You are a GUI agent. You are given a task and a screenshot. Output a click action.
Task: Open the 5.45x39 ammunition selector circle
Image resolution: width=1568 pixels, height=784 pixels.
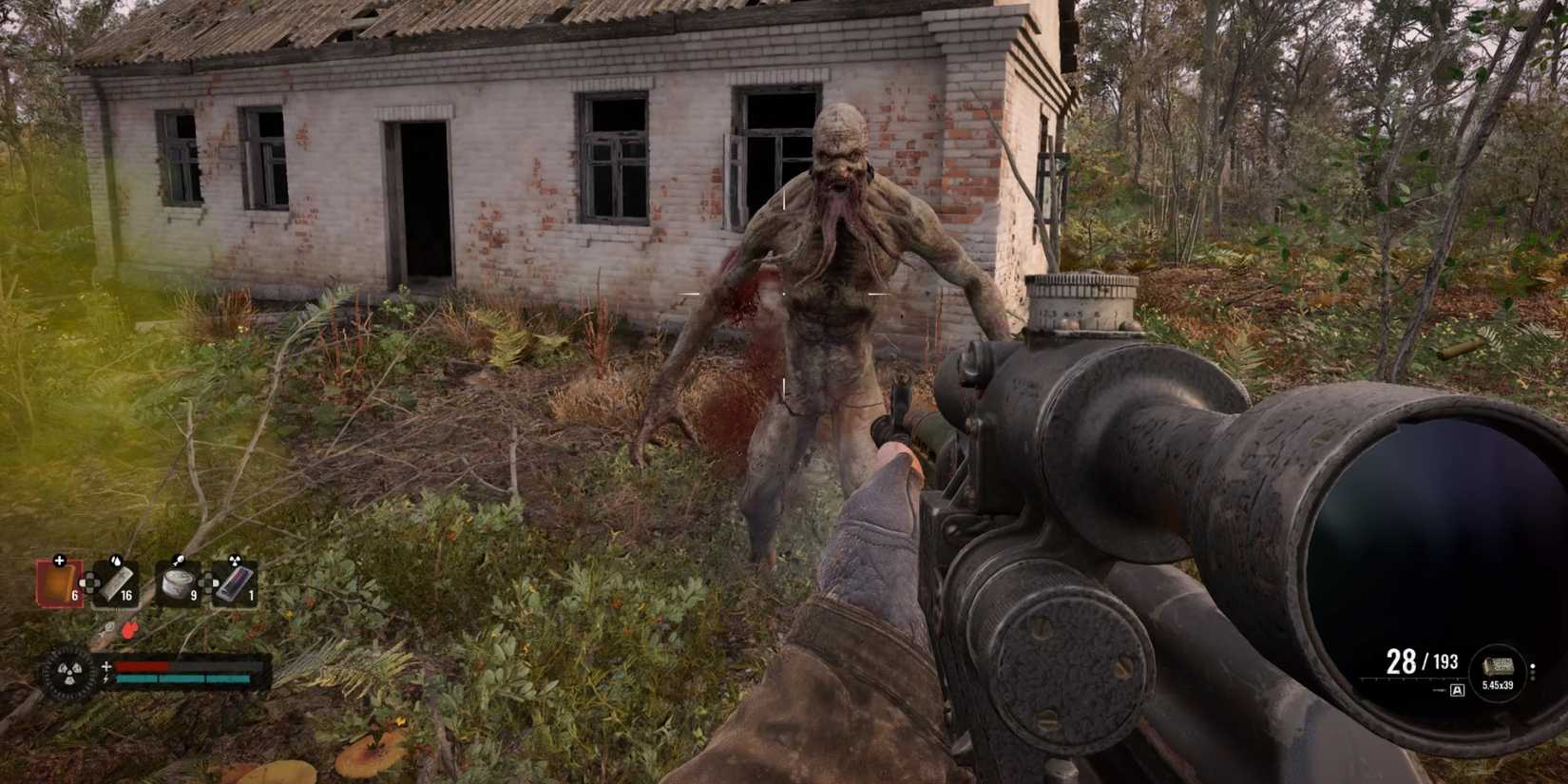tap(1499, 671)
